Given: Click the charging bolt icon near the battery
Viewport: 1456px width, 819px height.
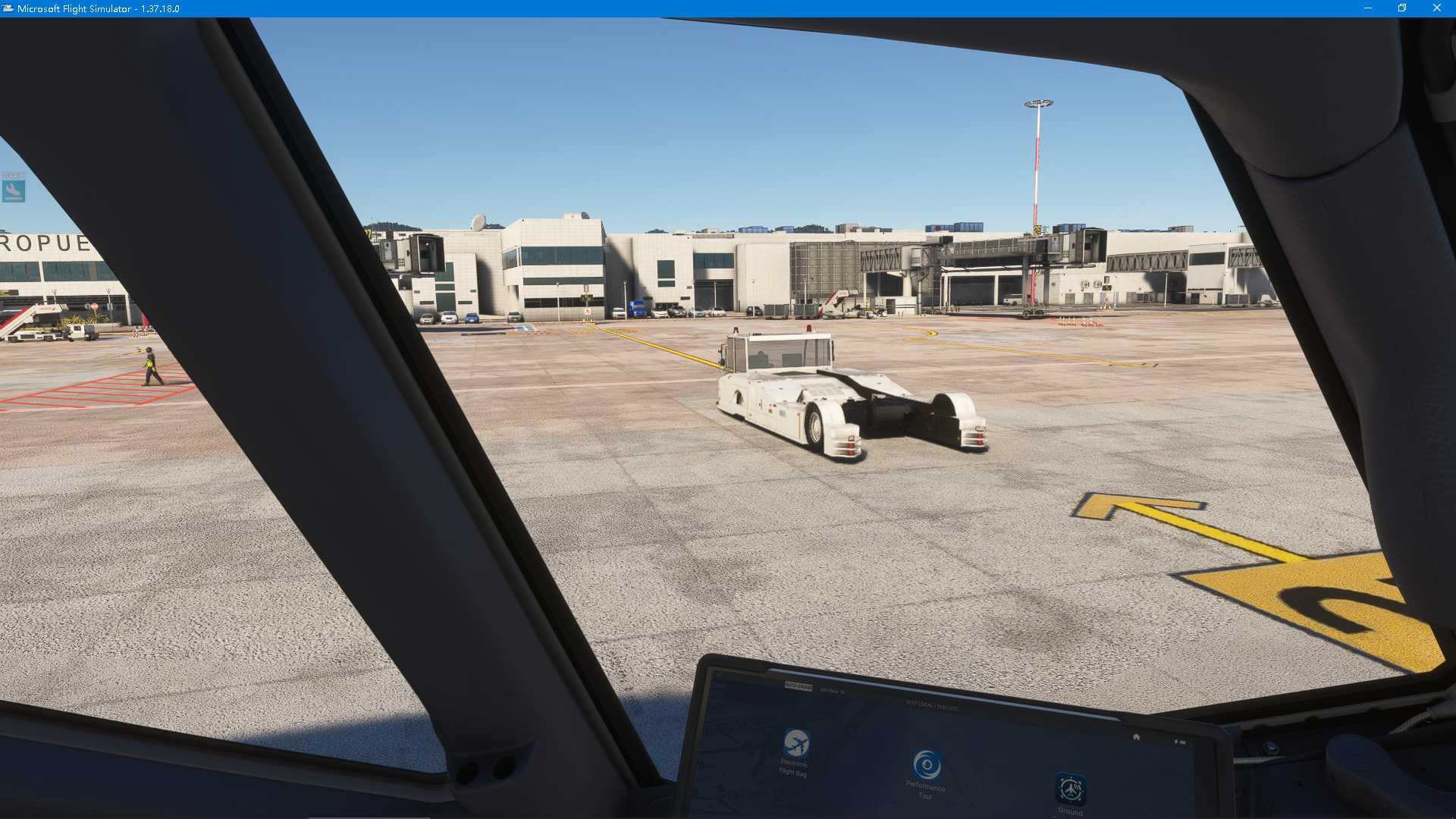Looking at the screenshot, I should click(x=1175, y=742).
